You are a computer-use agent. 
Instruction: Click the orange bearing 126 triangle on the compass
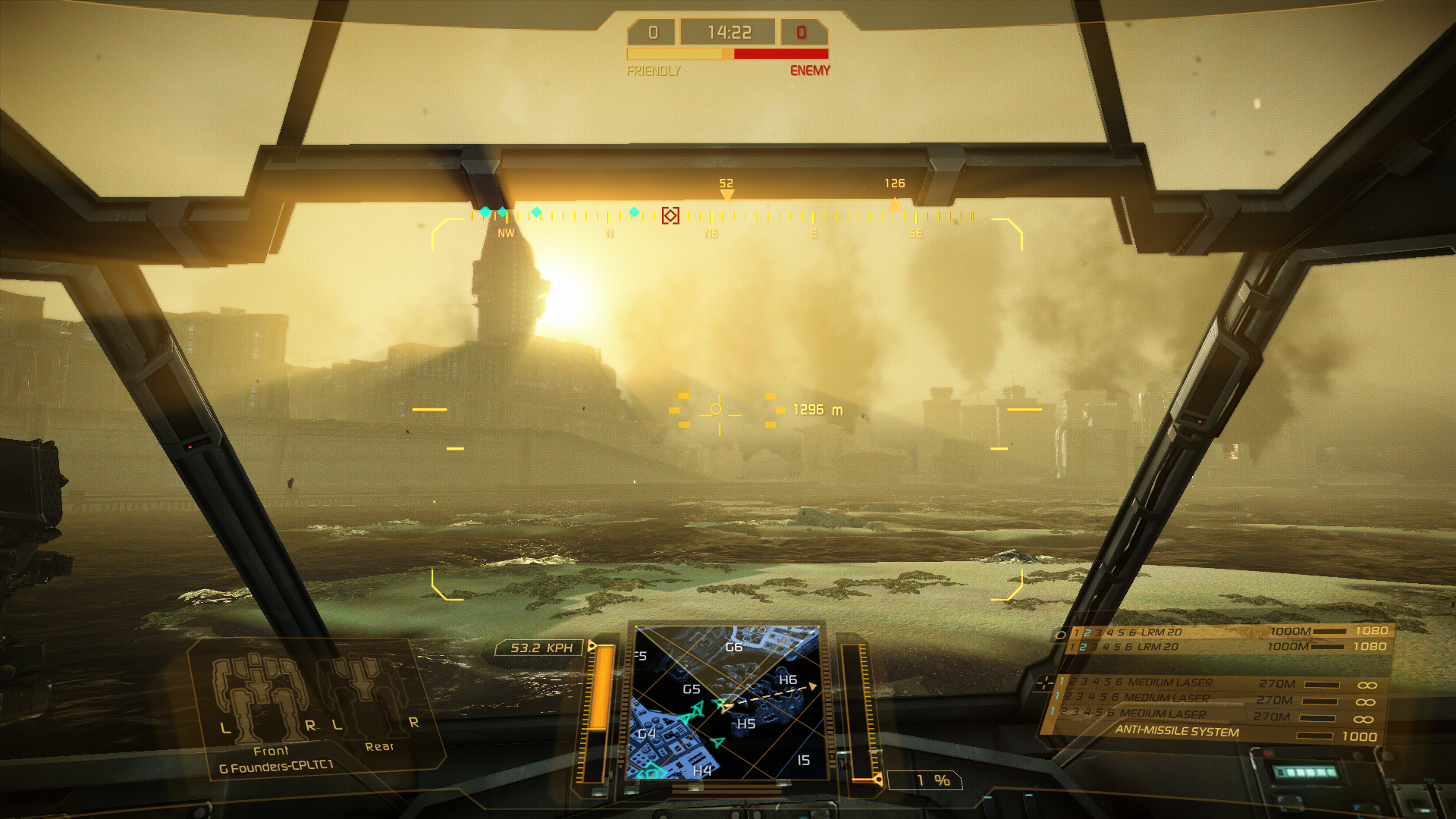(893, 203)
